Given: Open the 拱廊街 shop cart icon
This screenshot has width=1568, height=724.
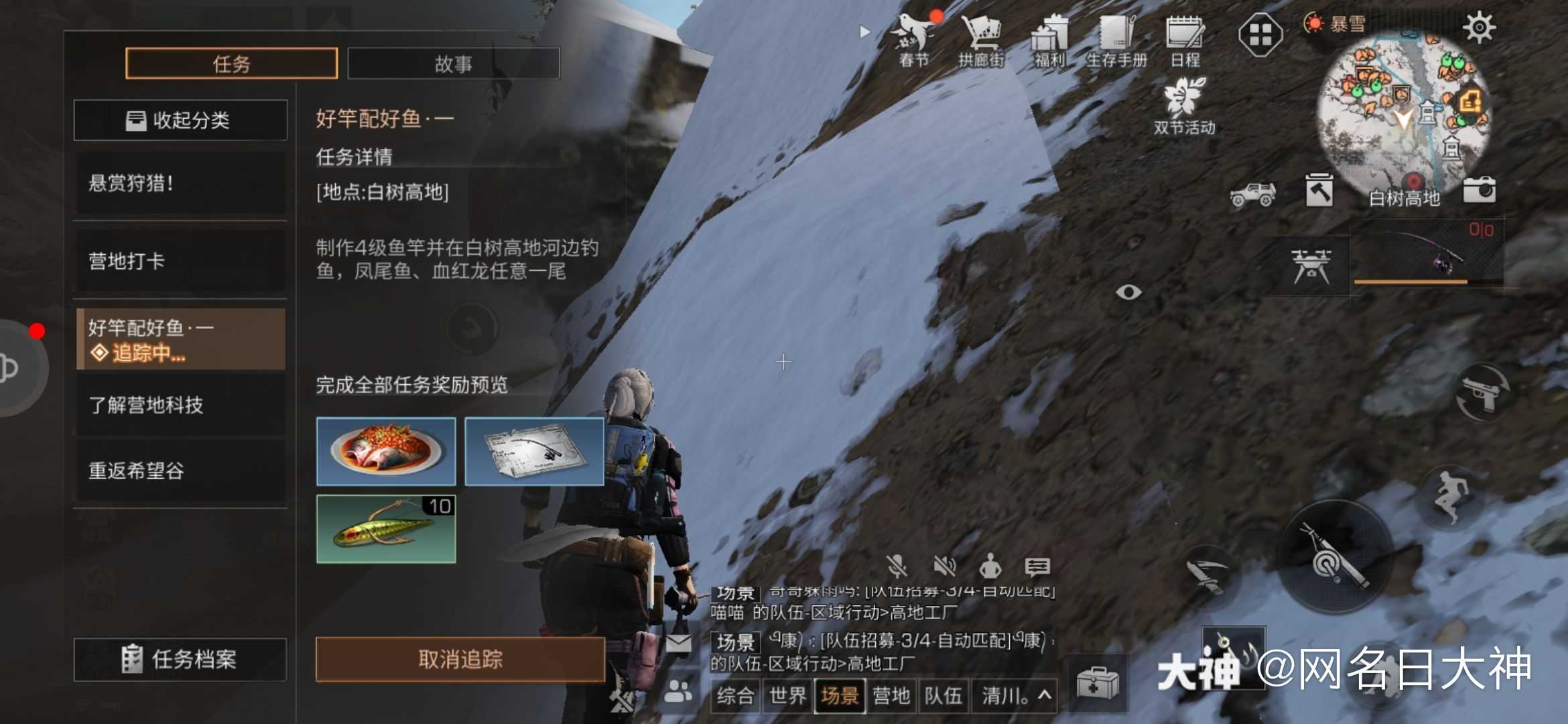Looking at the screenshot, I should [x=982, y=34].
